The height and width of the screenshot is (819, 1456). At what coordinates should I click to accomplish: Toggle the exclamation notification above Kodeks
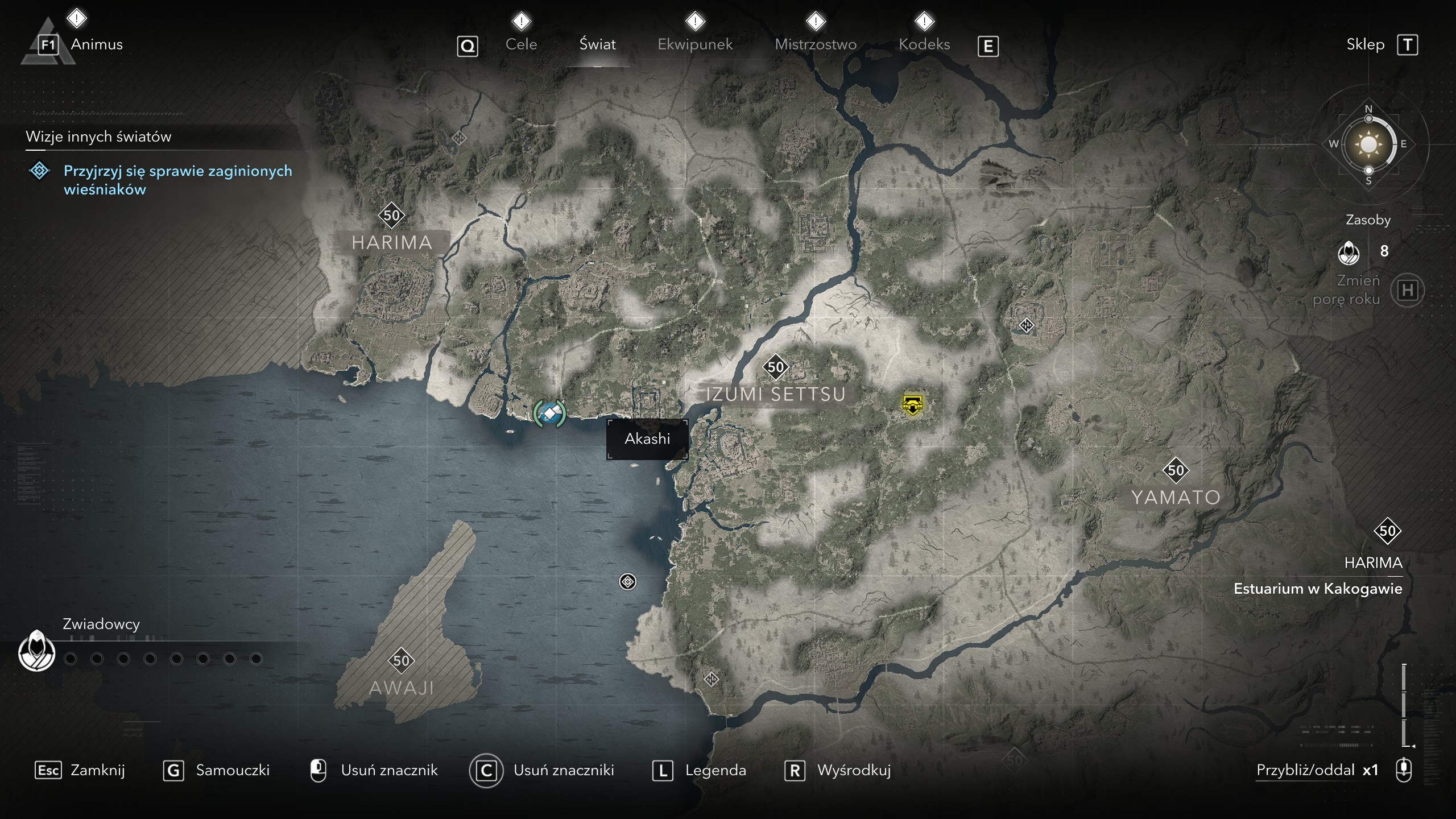[x=924, y=20]
